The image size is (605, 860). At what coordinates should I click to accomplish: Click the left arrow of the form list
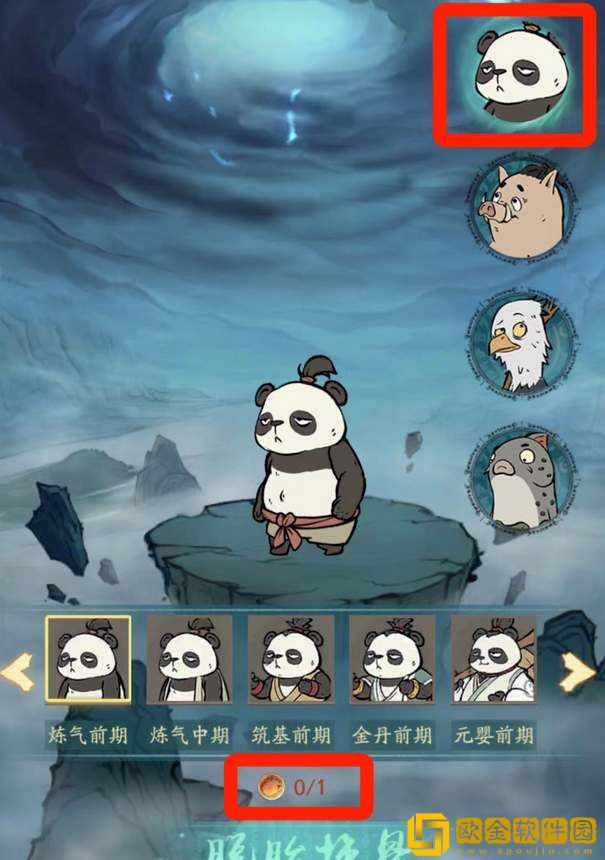click(18, 672)
